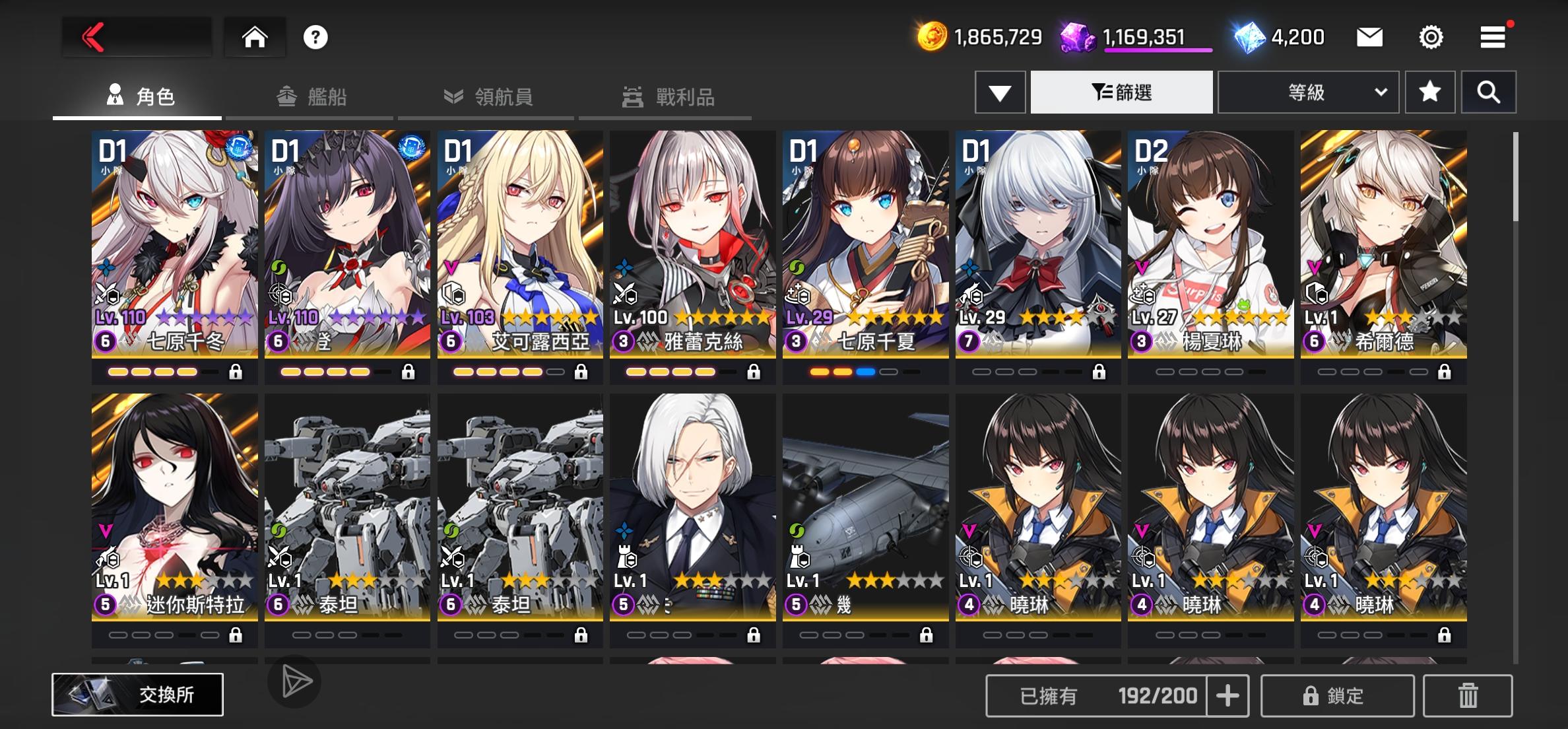This screenshot has height=729, width=1568.
Task: Click the help question mark icon
Action: (315, 38)
